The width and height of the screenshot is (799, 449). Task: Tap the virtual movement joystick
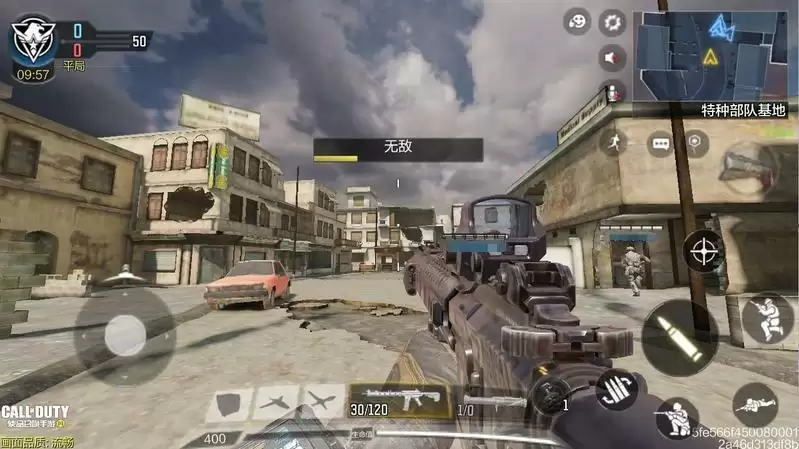(x=126, y=334)
